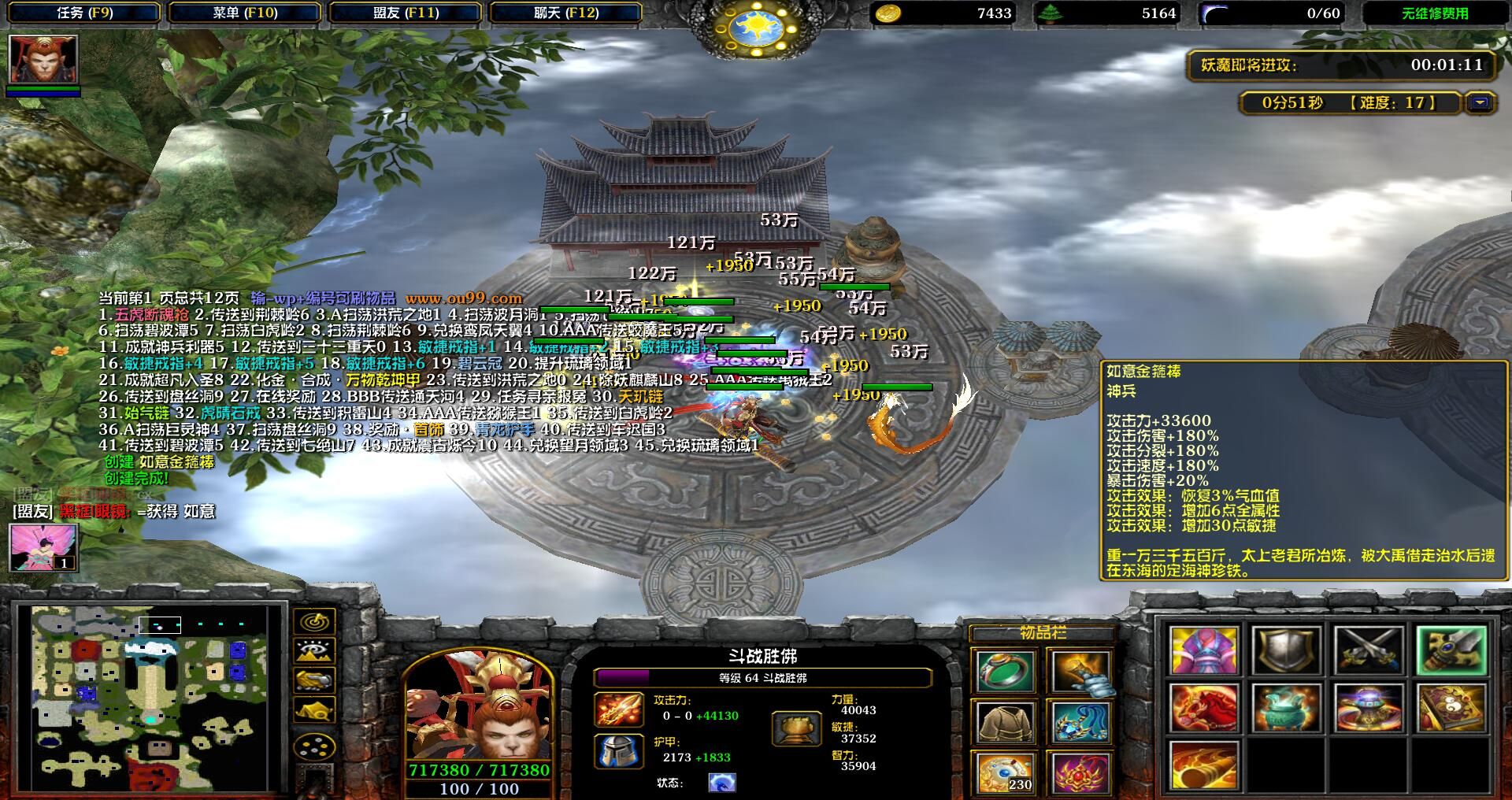Viewport: 1512px width, 800px height.
Task: Open the 任务 (F9) quests menu
Action: coord(84,13)
